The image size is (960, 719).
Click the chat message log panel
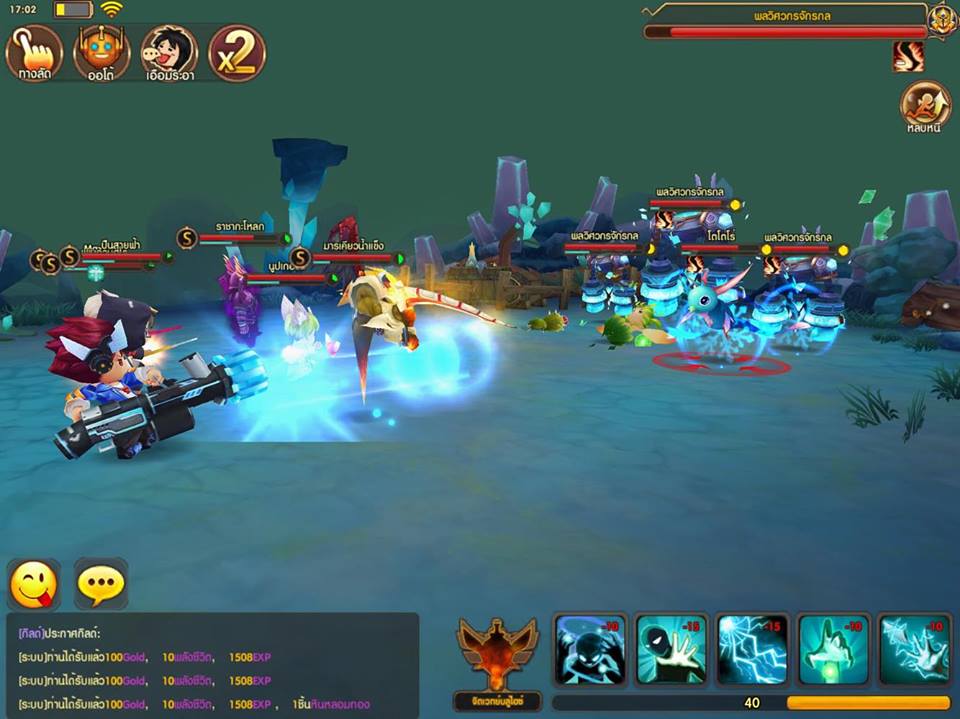click(210, 665)
